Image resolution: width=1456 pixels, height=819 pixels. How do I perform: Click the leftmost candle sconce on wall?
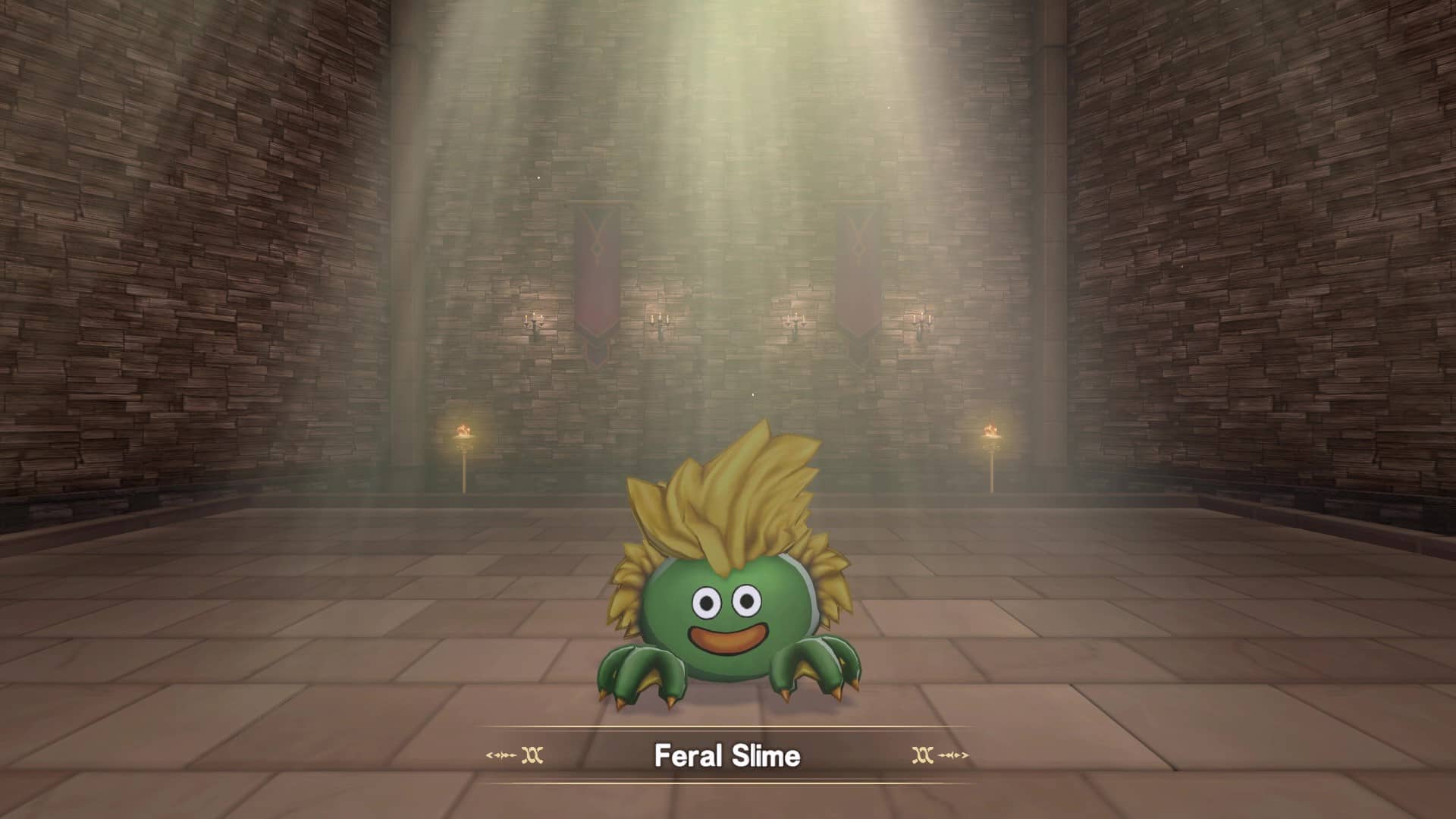[x=533, y=319]
